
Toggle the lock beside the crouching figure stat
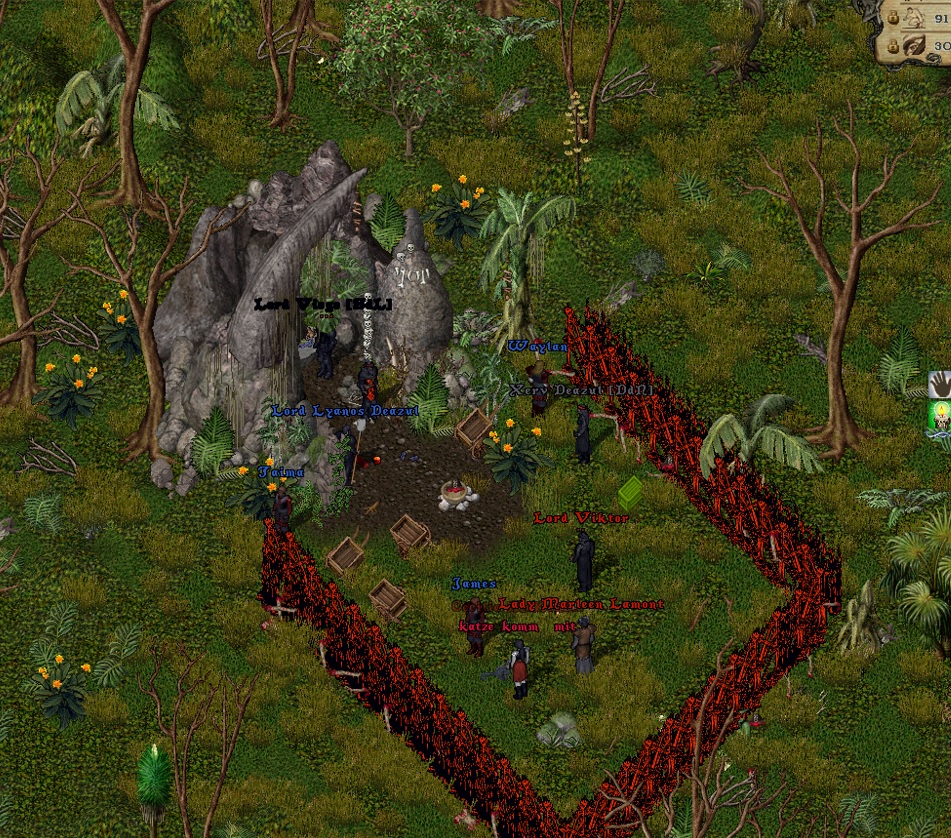pyautogui.click(x=892, y=19)
